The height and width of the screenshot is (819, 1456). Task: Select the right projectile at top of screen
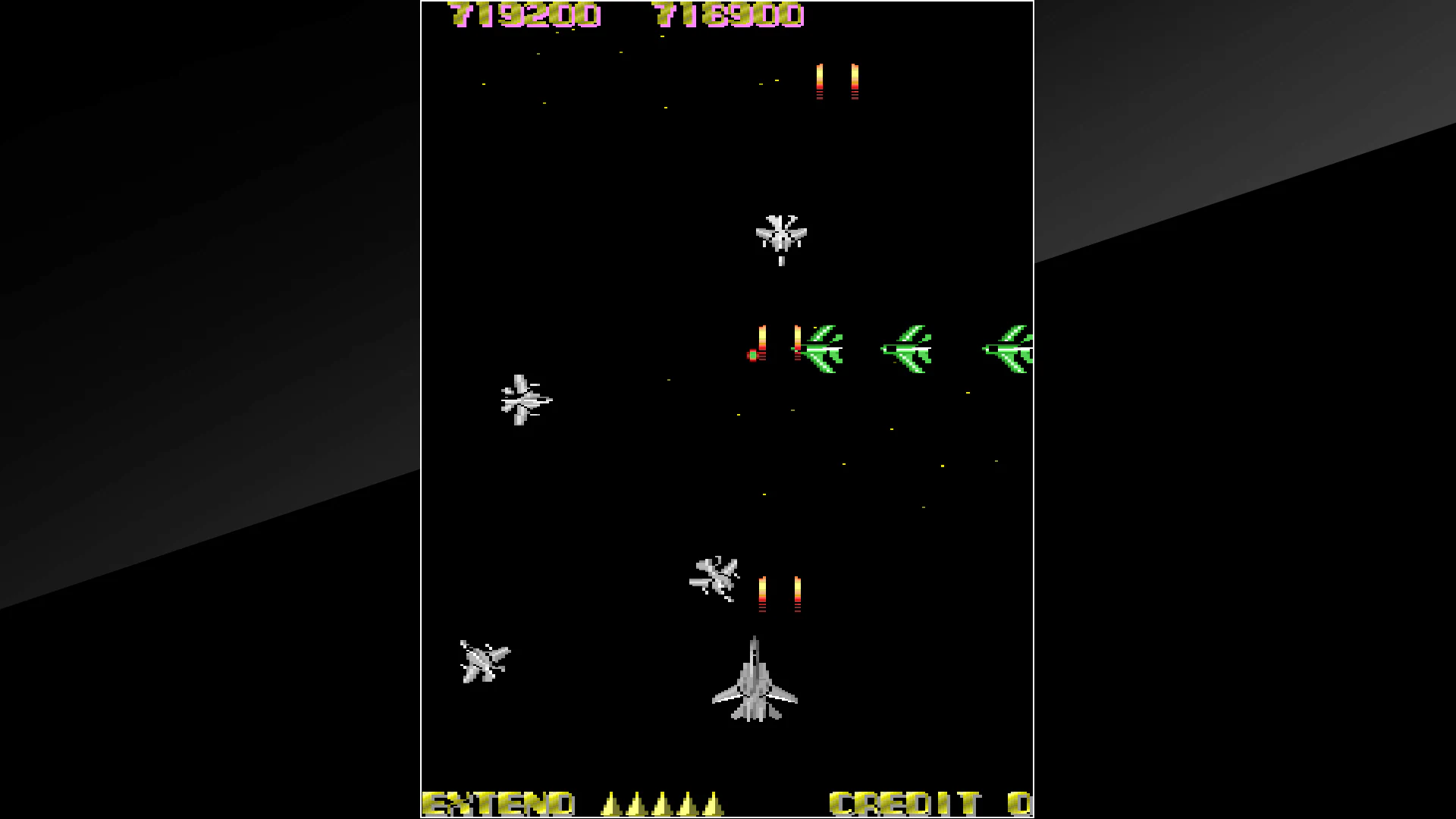pyautogui.click(x=854, y=80)
